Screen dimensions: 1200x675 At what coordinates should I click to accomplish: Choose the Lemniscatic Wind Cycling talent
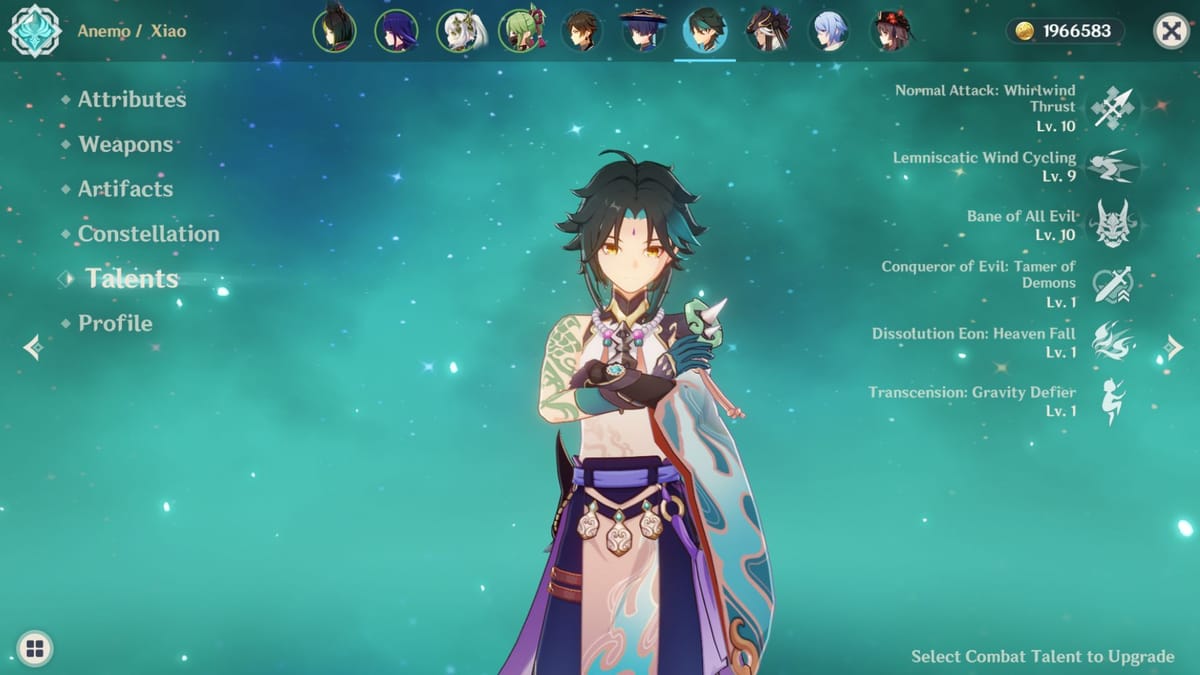(1112, 166)
